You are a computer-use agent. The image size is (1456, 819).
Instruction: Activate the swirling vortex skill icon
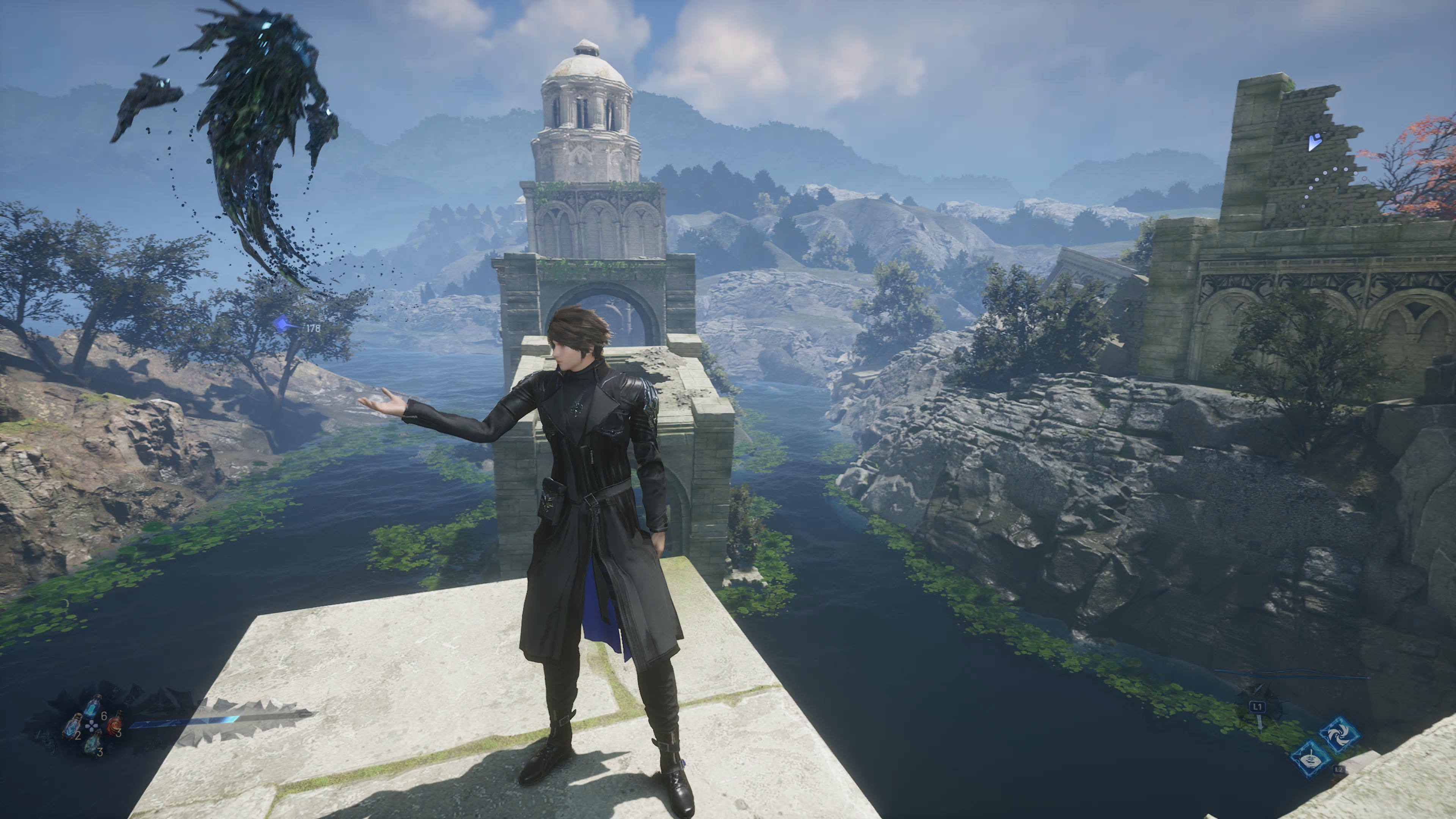(1339, 735)
